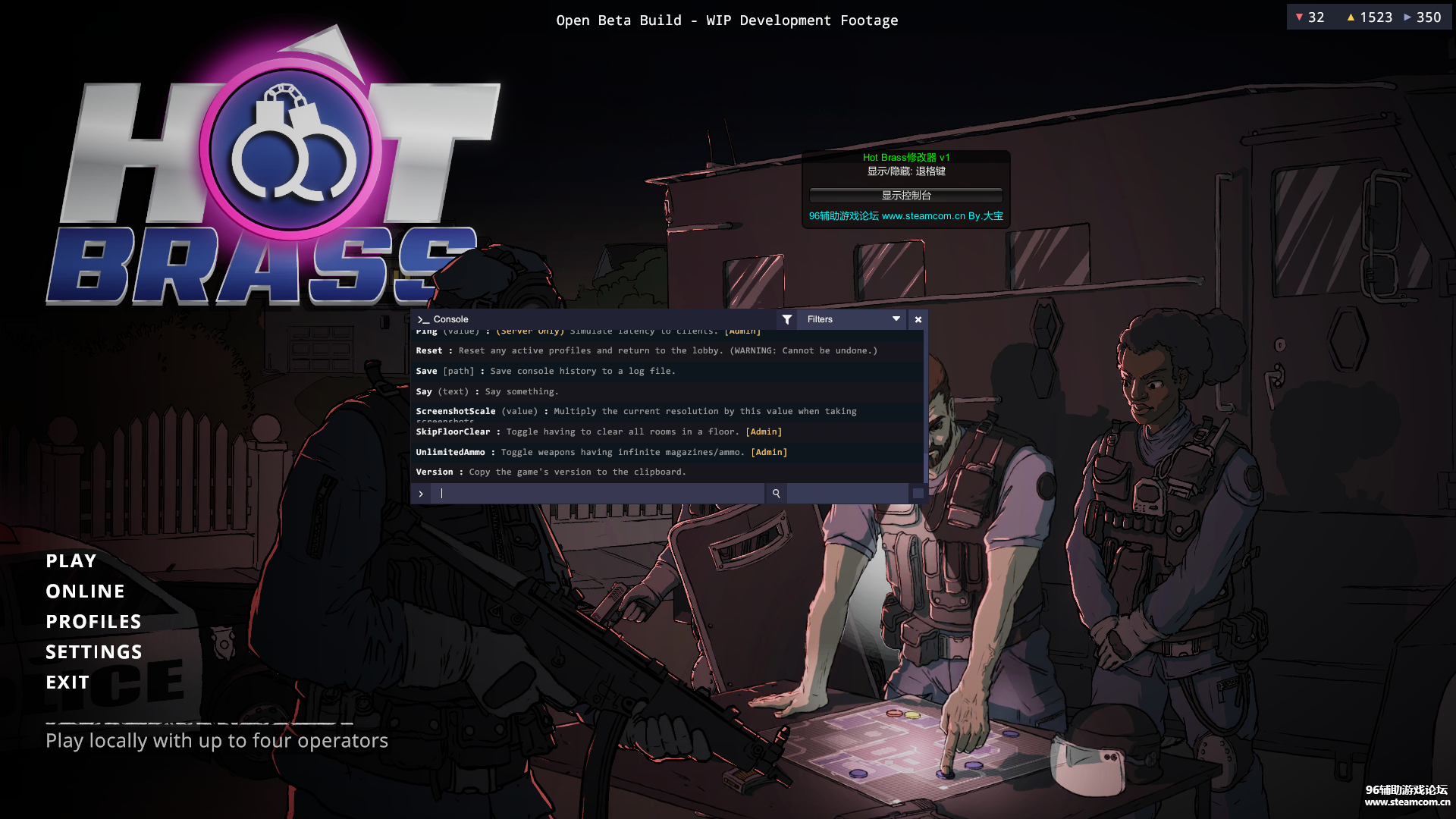The image size is (1456, 819).
Task: Open the console Filters dropdown
Action: 853,319
